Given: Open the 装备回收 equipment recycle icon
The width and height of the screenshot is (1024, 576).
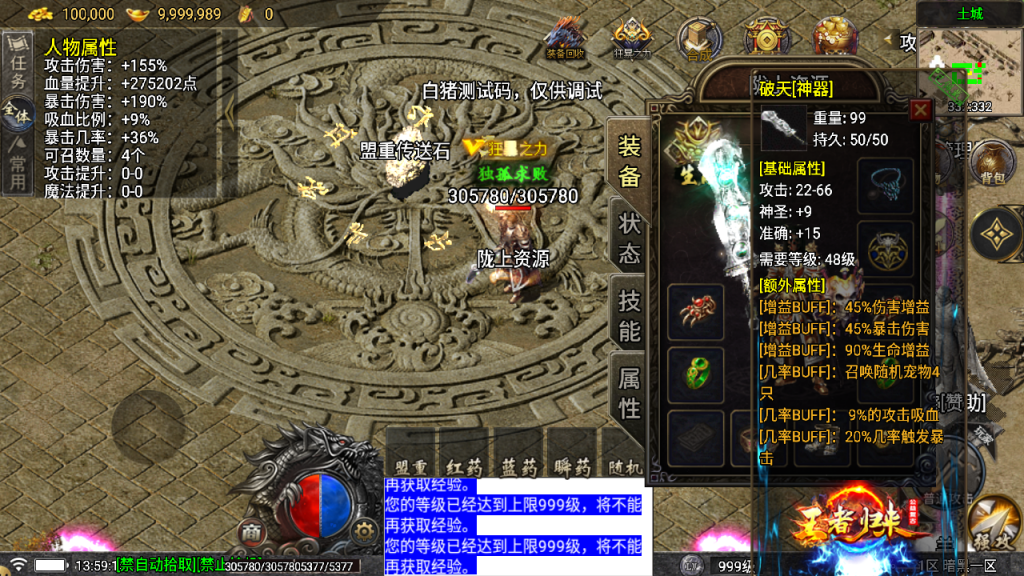Looking at the screenshot, I should [x=567, y=38].
